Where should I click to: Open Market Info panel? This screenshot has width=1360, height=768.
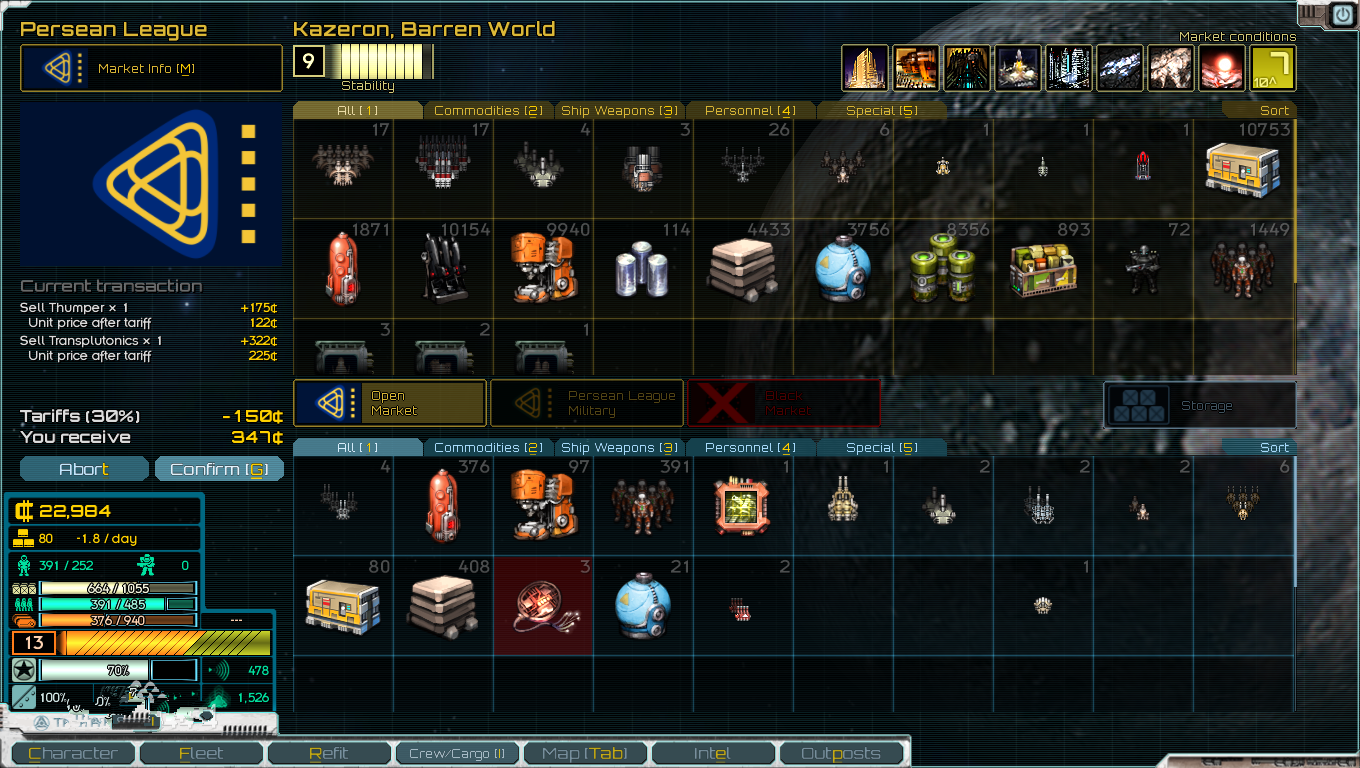pos(151,68)
